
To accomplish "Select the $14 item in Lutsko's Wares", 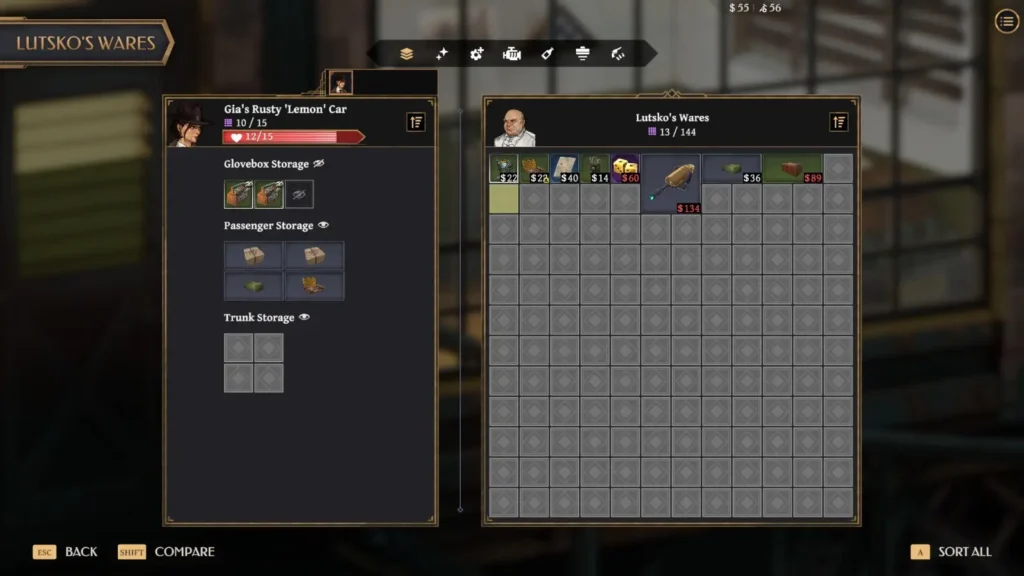I will (596, 168).
